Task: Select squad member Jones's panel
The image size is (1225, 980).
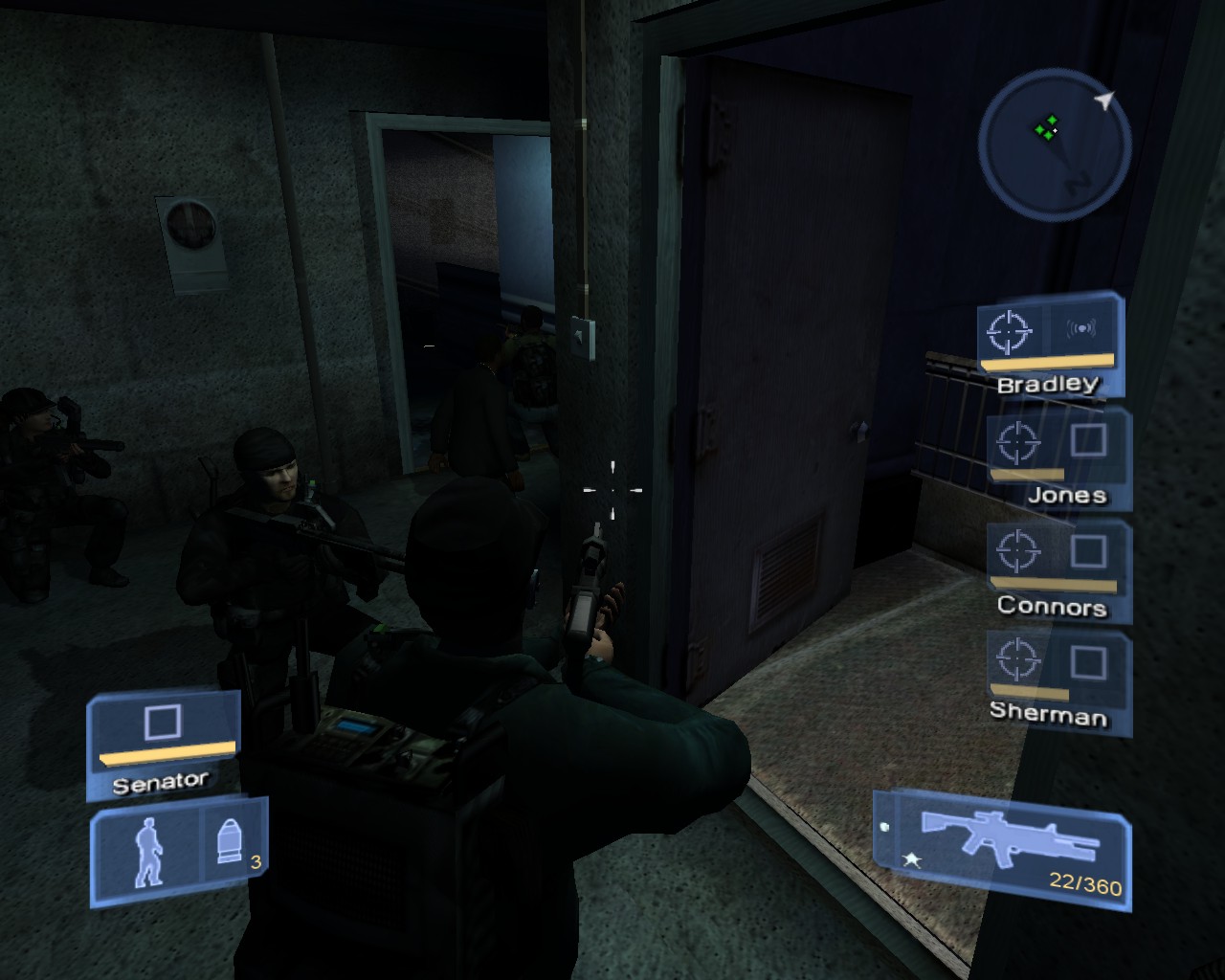Action: (x=1058, y=459)
